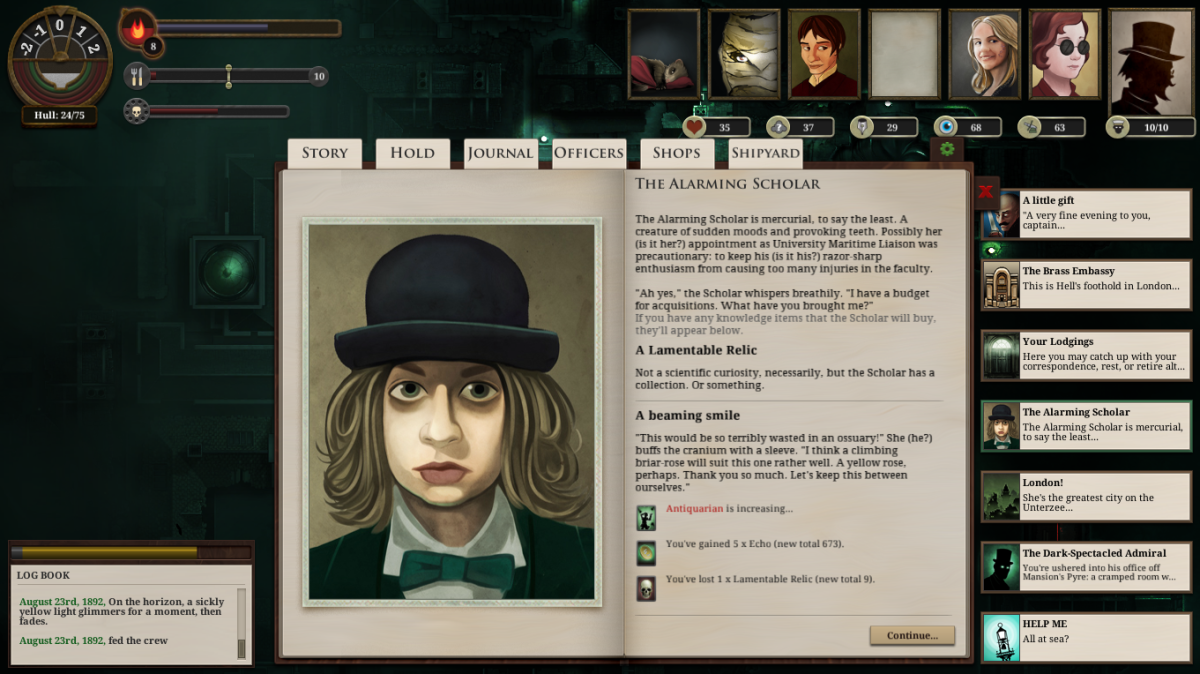Switch to the Story tab
Screen dimensions: 1200x674
coord(325,153)
